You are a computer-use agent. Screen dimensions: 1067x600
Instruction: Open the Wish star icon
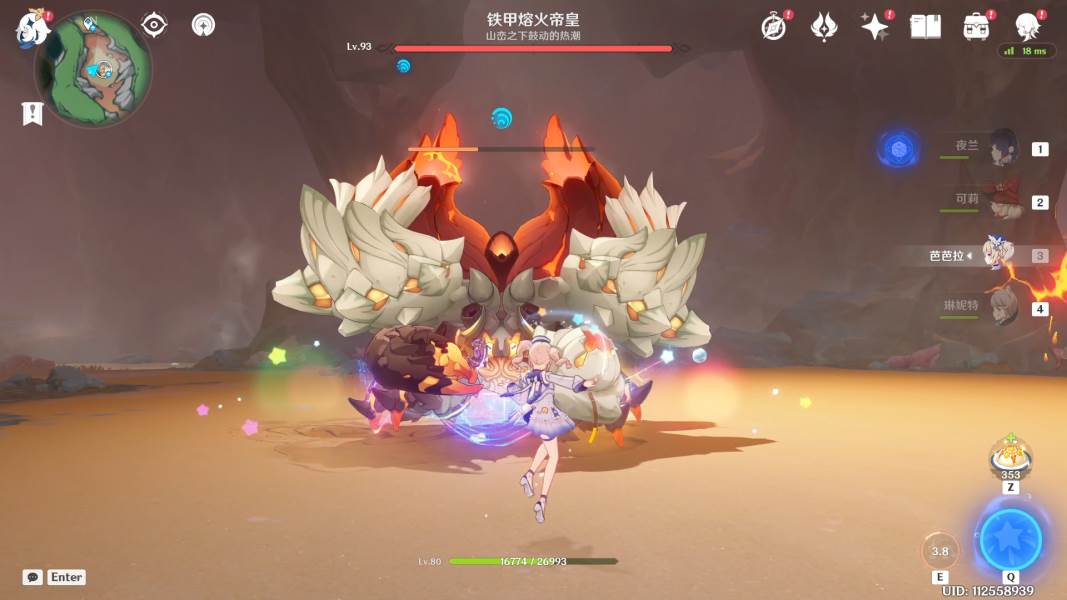tap(875, 27)
